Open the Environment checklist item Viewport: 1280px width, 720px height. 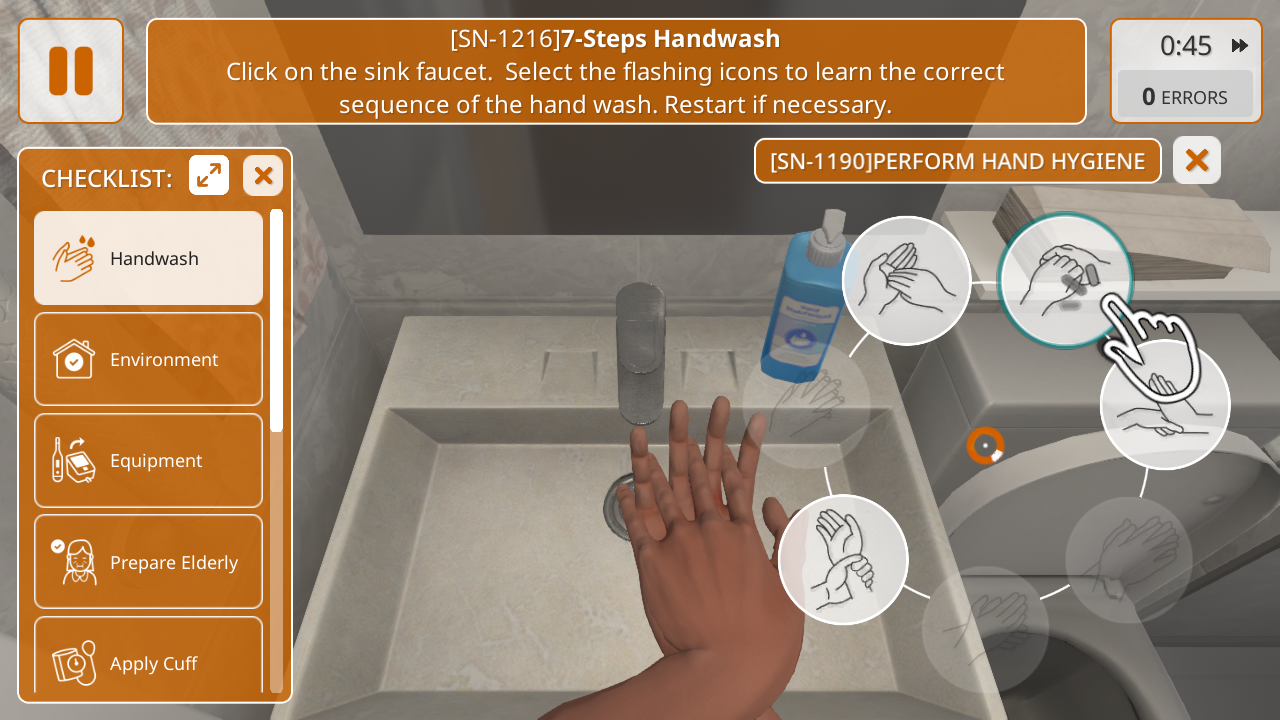coord(149,359)
